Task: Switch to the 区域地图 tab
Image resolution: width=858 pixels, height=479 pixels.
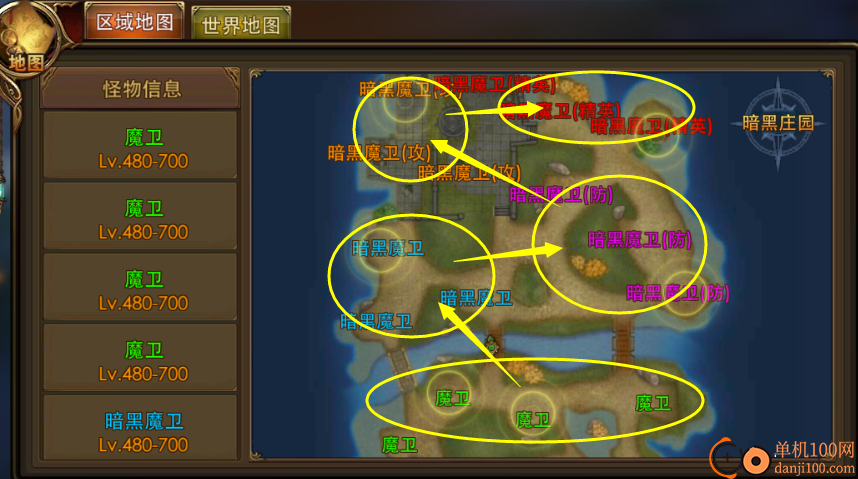Action: click(x=134, y=23)
